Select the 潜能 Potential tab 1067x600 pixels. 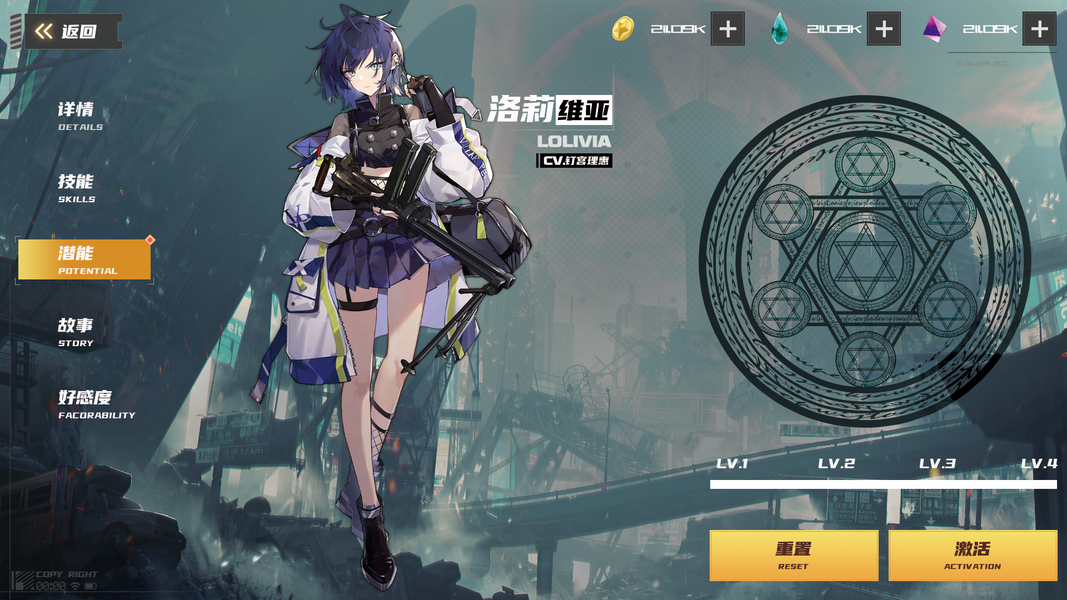coord(85,259)
